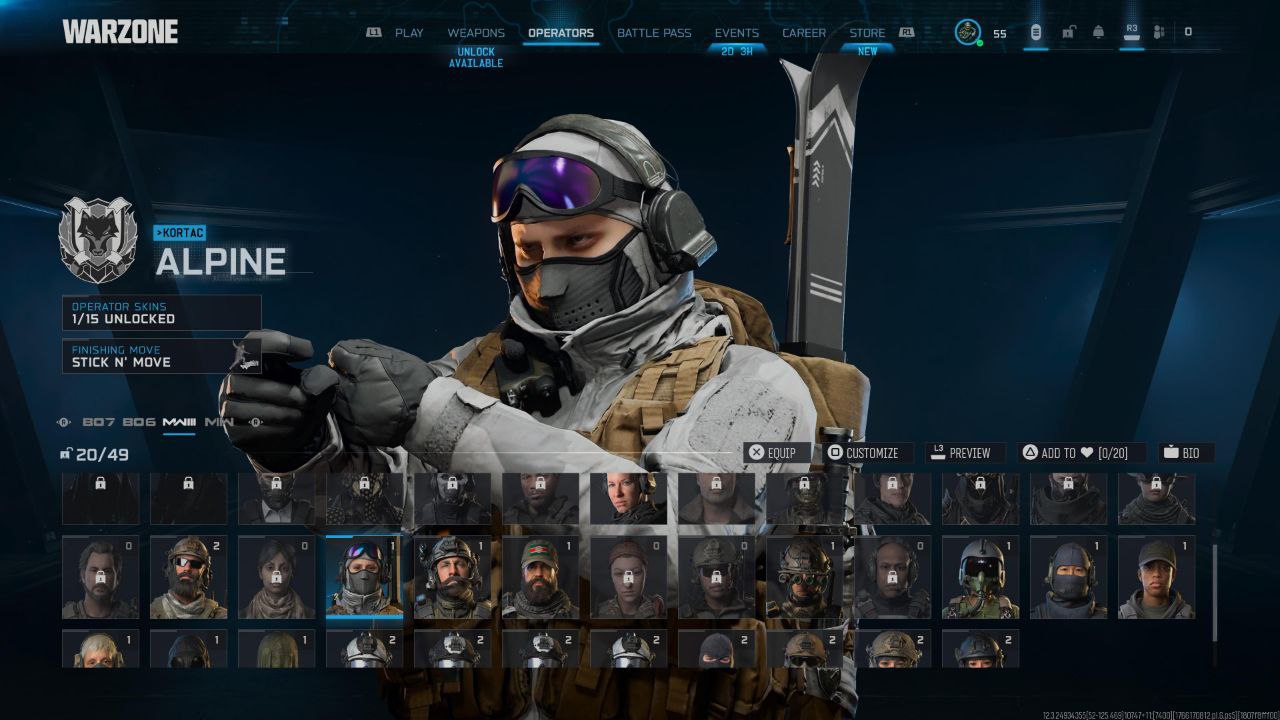Preview the Alpine operator

pyautogui.click(x=960, y=453)
